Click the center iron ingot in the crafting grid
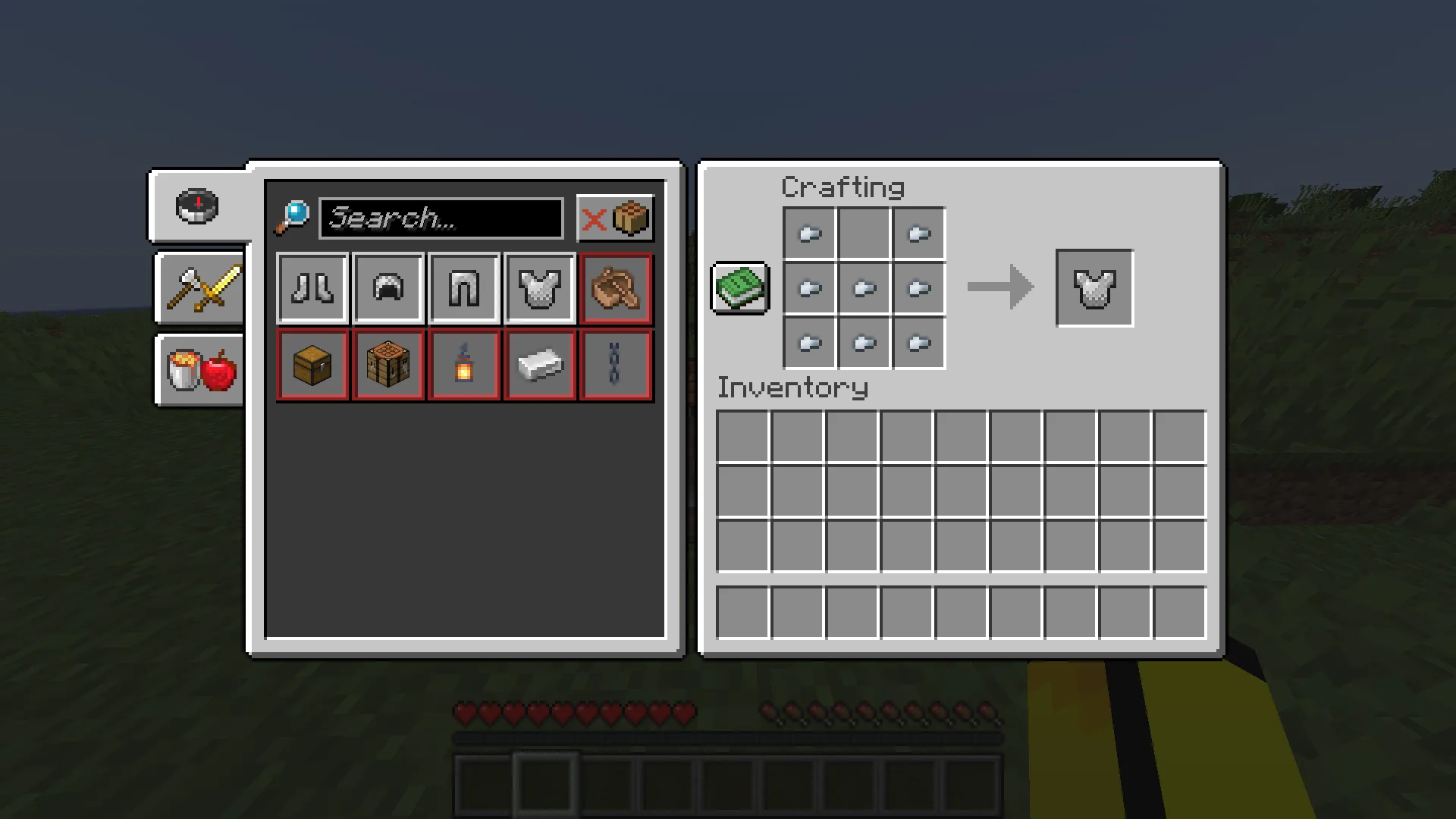Image resolution: width=1456 pixels, height=819 pixels. point(864,288)
